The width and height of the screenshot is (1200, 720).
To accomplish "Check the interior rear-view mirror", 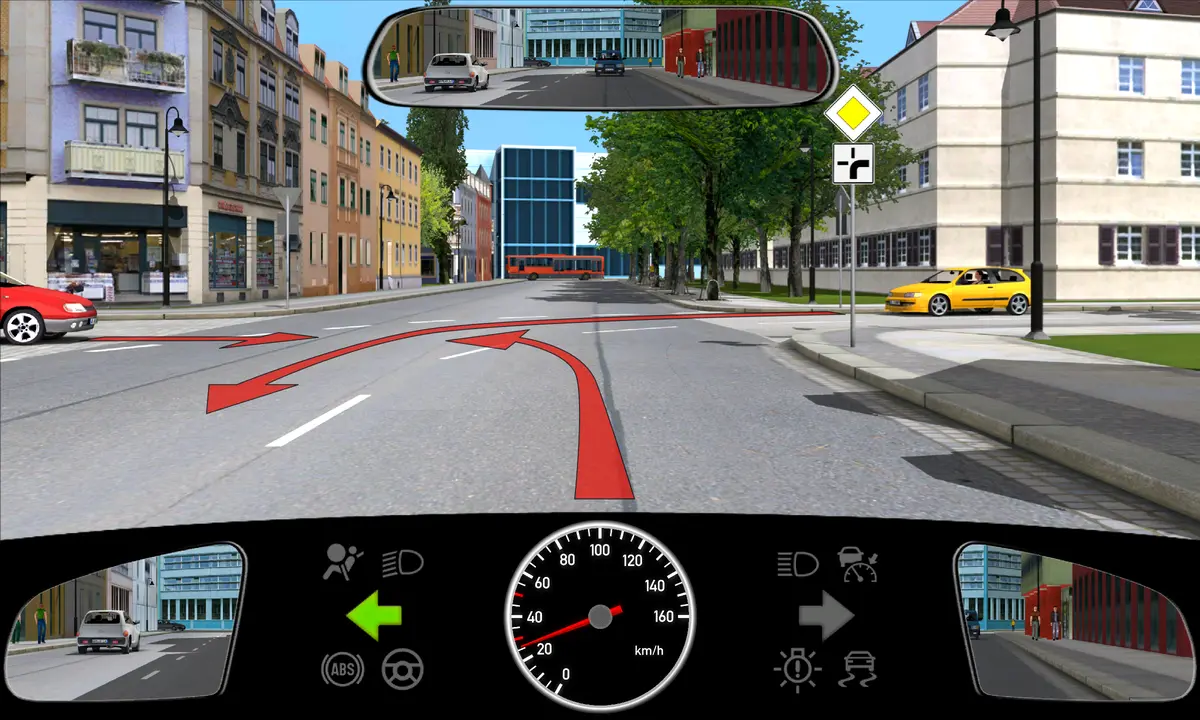I will (600, 56).
